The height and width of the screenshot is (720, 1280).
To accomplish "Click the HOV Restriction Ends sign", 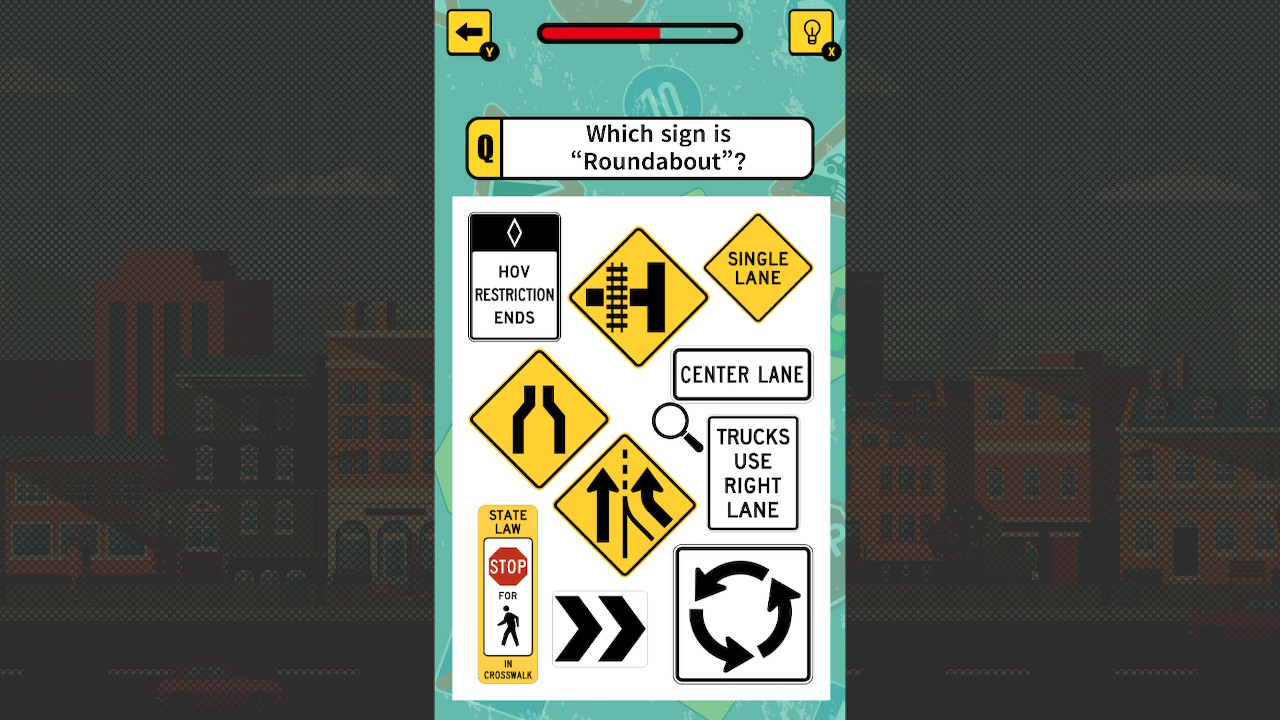I will pyautogui.click(x=514, y=276).
